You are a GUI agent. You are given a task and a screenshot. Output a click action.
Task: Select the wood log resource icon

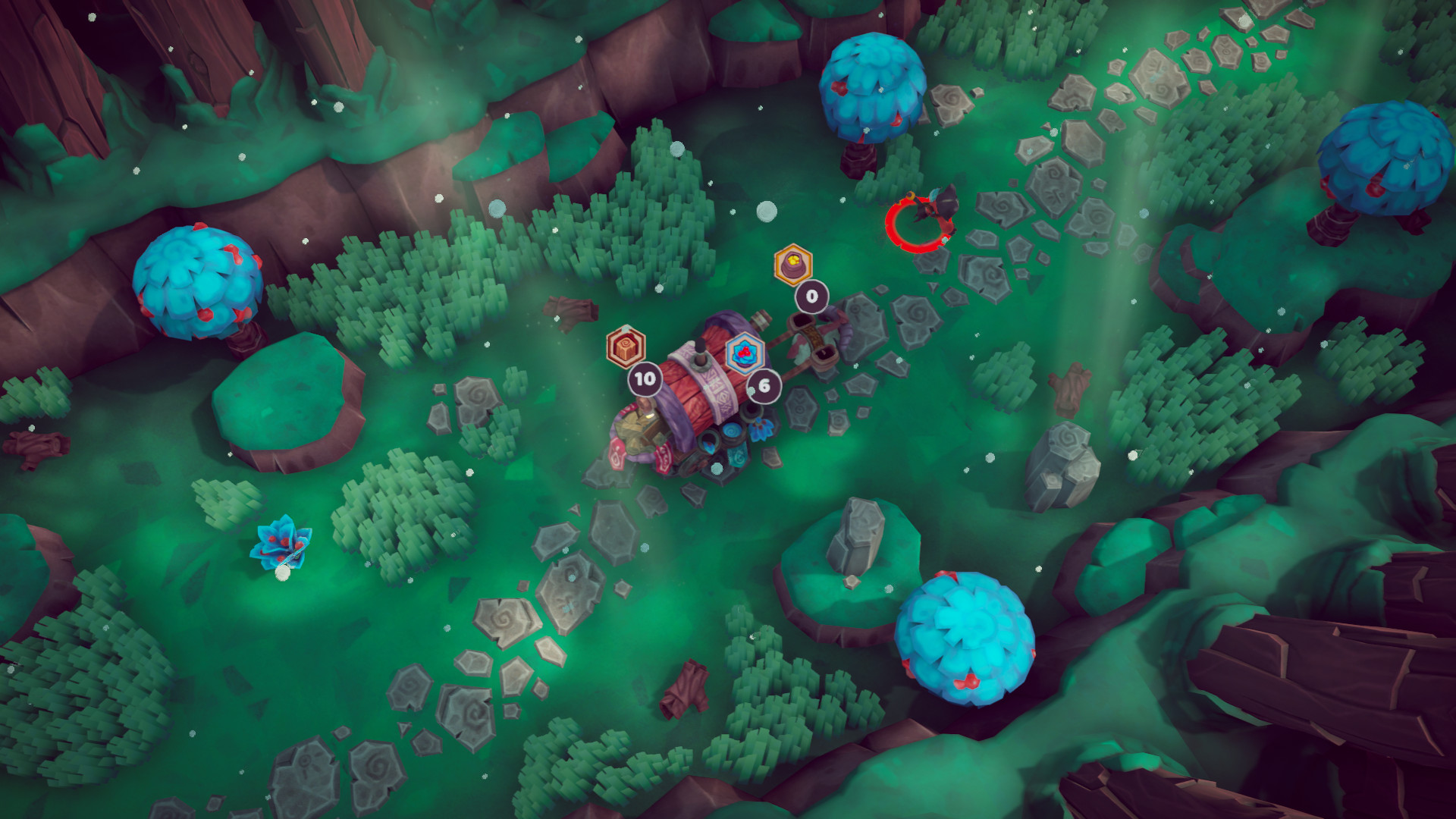tap(626, 348)
